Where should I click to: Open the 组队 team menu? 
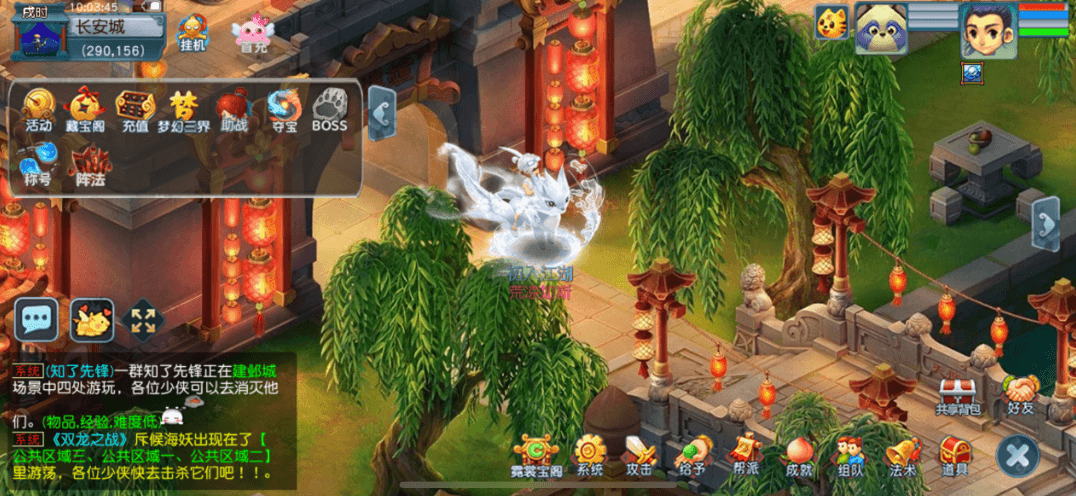(x=851, y=457)
